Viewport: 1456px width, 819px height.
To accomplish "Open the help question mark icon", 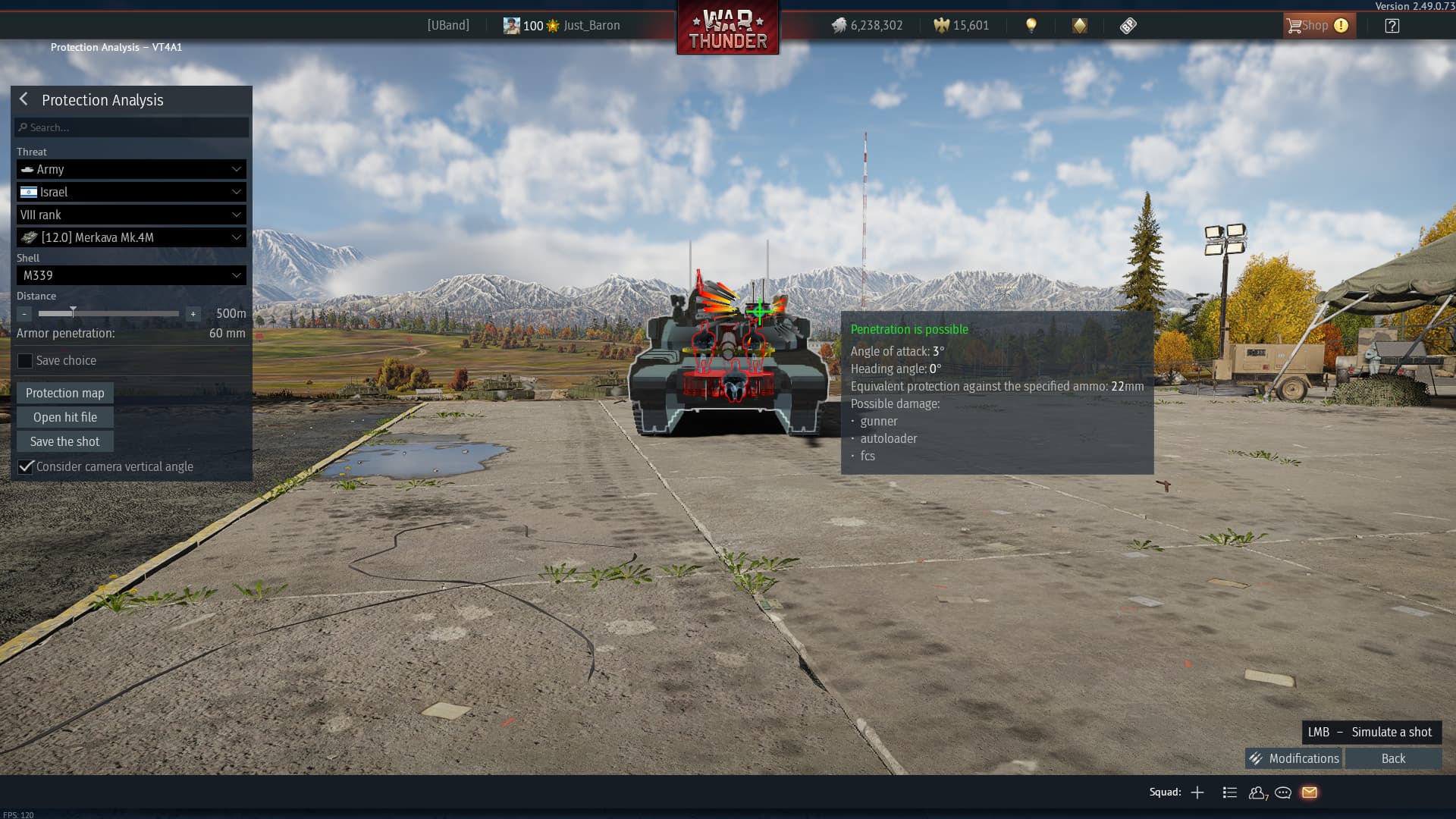I will 1392,26.
